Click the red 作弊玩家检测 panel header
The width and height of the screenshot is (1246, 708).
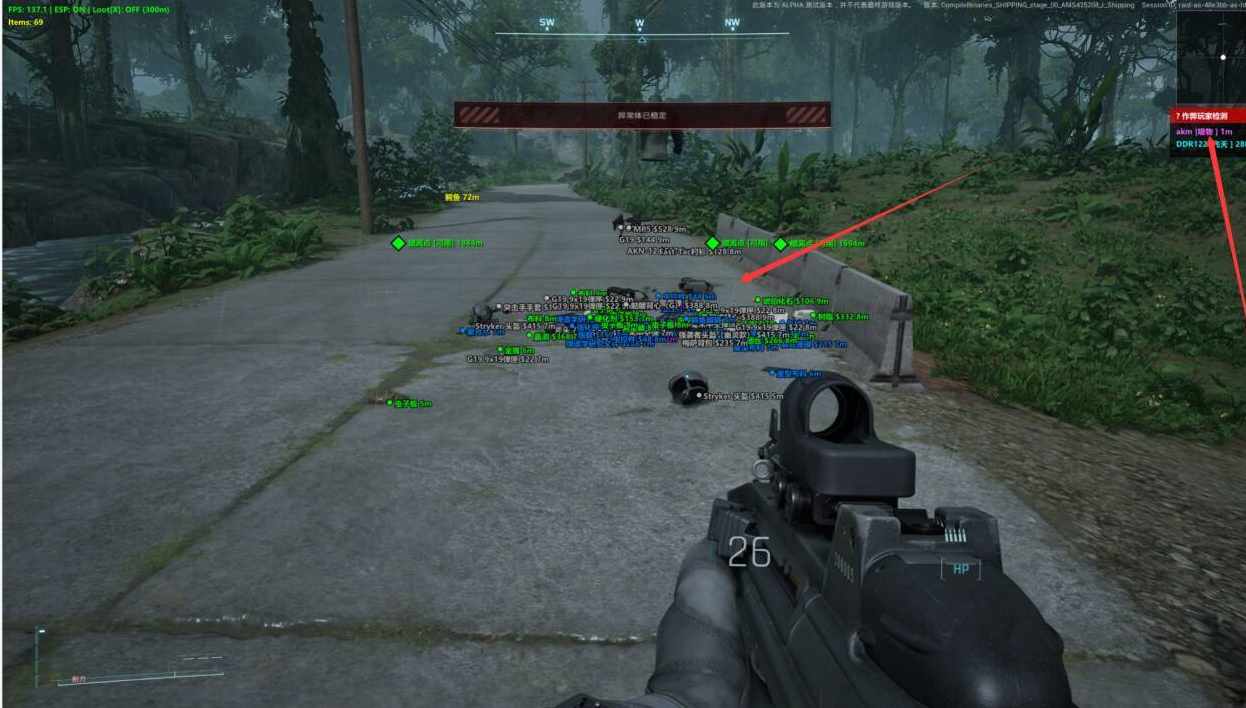[1208, 117]
